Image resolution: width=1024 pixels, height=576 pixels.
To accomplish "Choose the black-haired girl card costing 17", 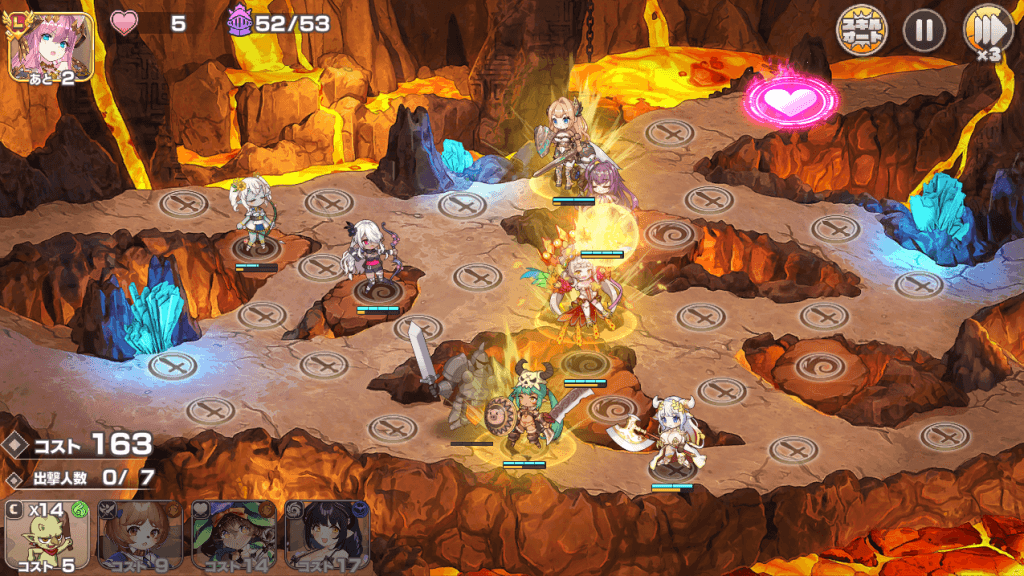I will pyautogui.click(x=327, y=537).
